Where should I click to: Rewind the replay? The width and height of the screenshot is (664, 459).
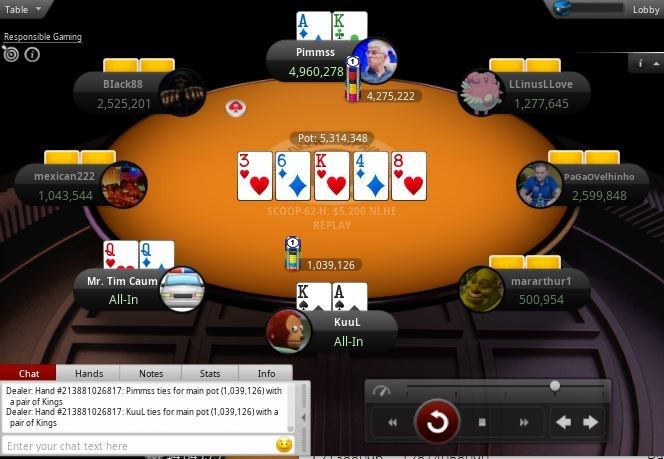point(393,422)
